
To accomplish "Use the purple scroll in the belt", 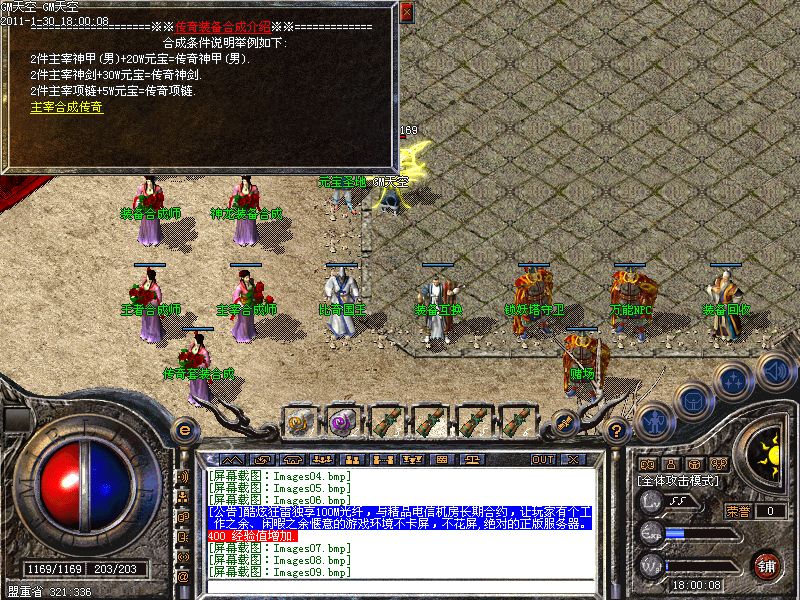I will coord(342,423).
